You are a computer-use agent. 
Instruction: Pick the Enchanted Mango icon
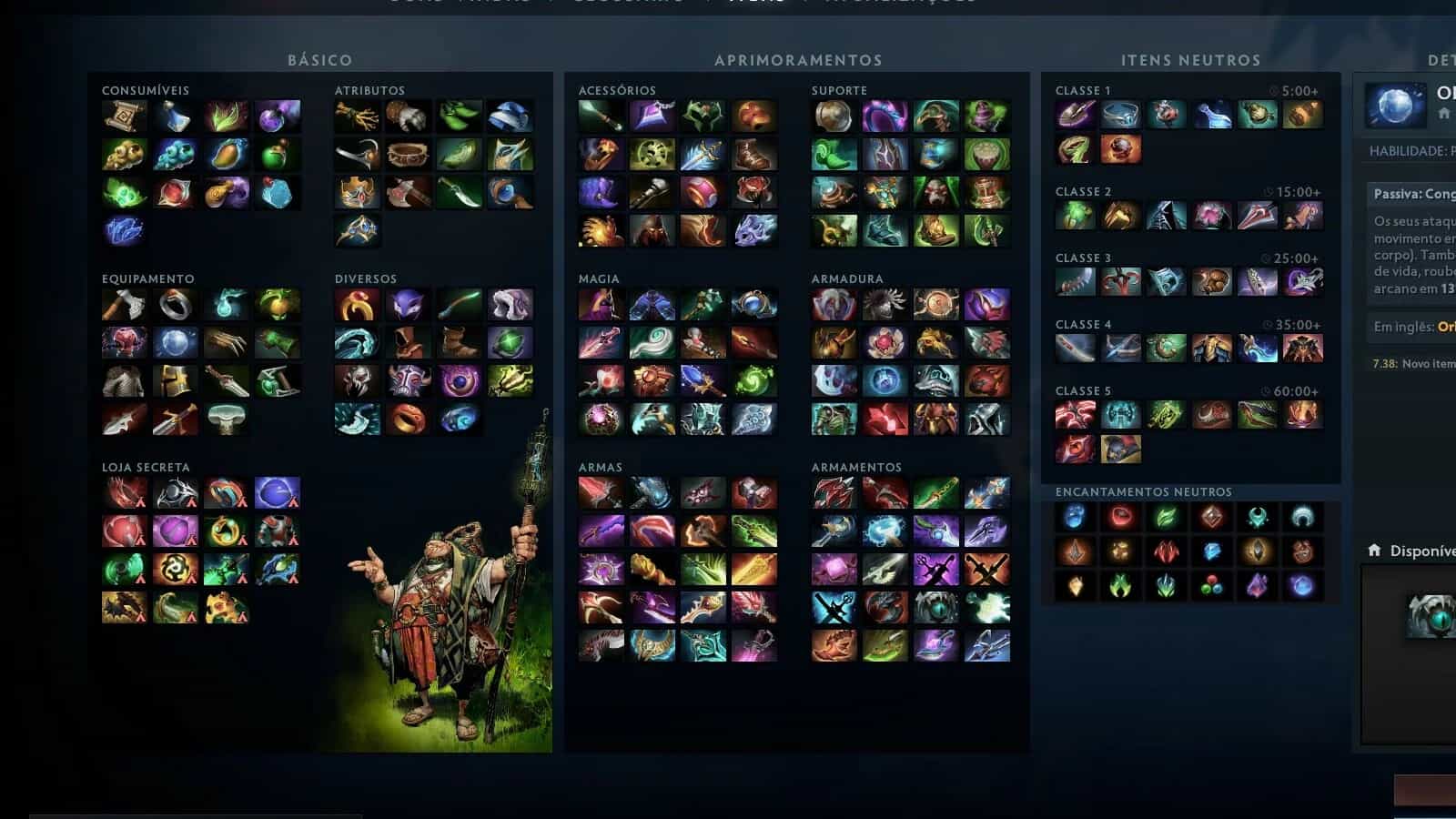point(227,155)
